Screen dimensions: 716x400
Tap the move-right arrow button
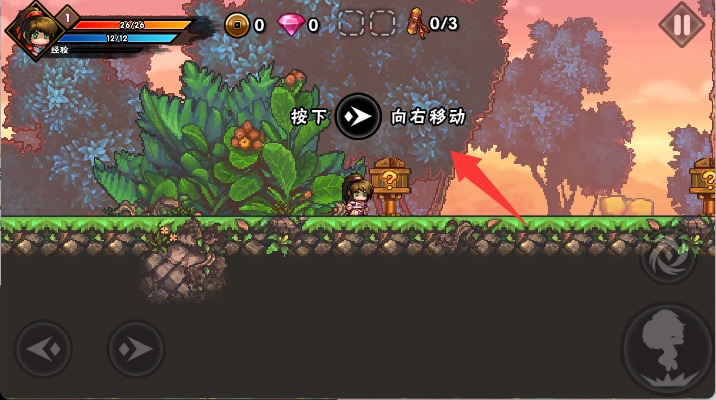click(136, 349)
